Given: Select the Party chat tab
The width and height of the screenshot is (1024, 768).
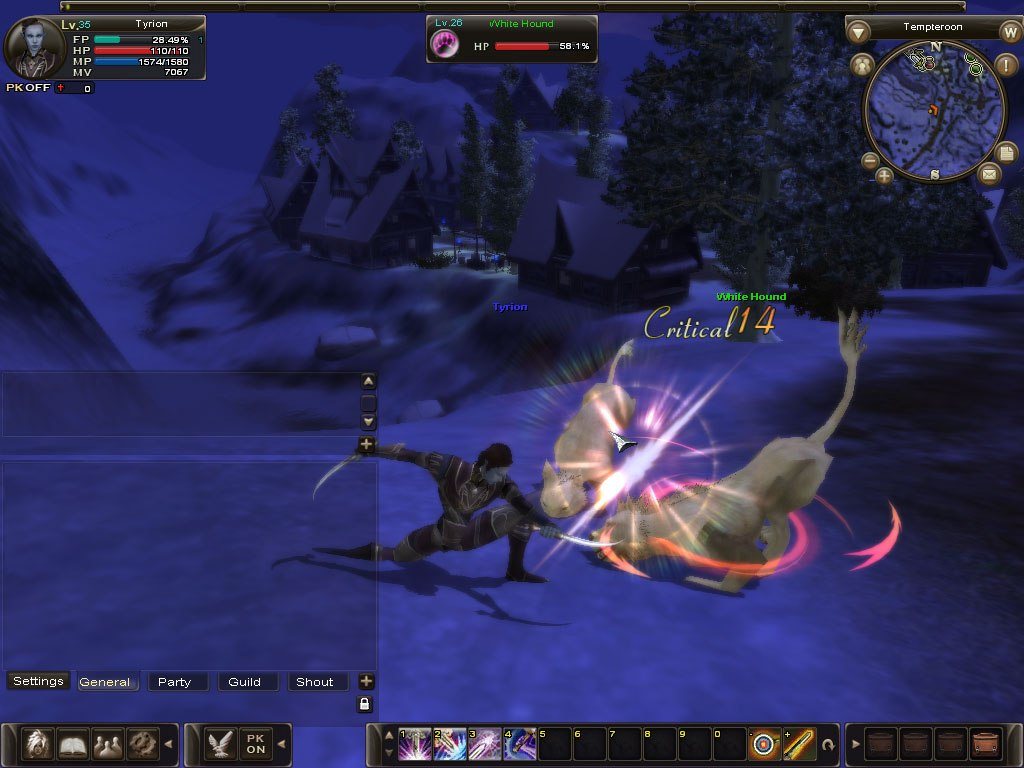Looking at the screenshot, I should 174,682.
